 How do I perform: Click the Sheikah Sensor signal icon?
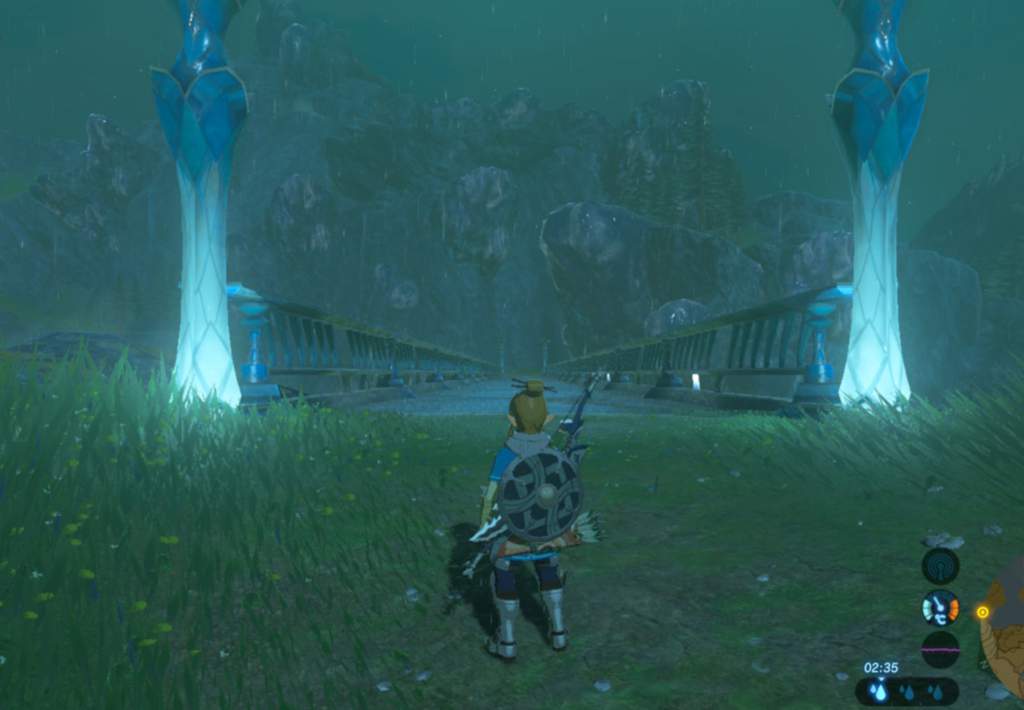click(940, 566)
